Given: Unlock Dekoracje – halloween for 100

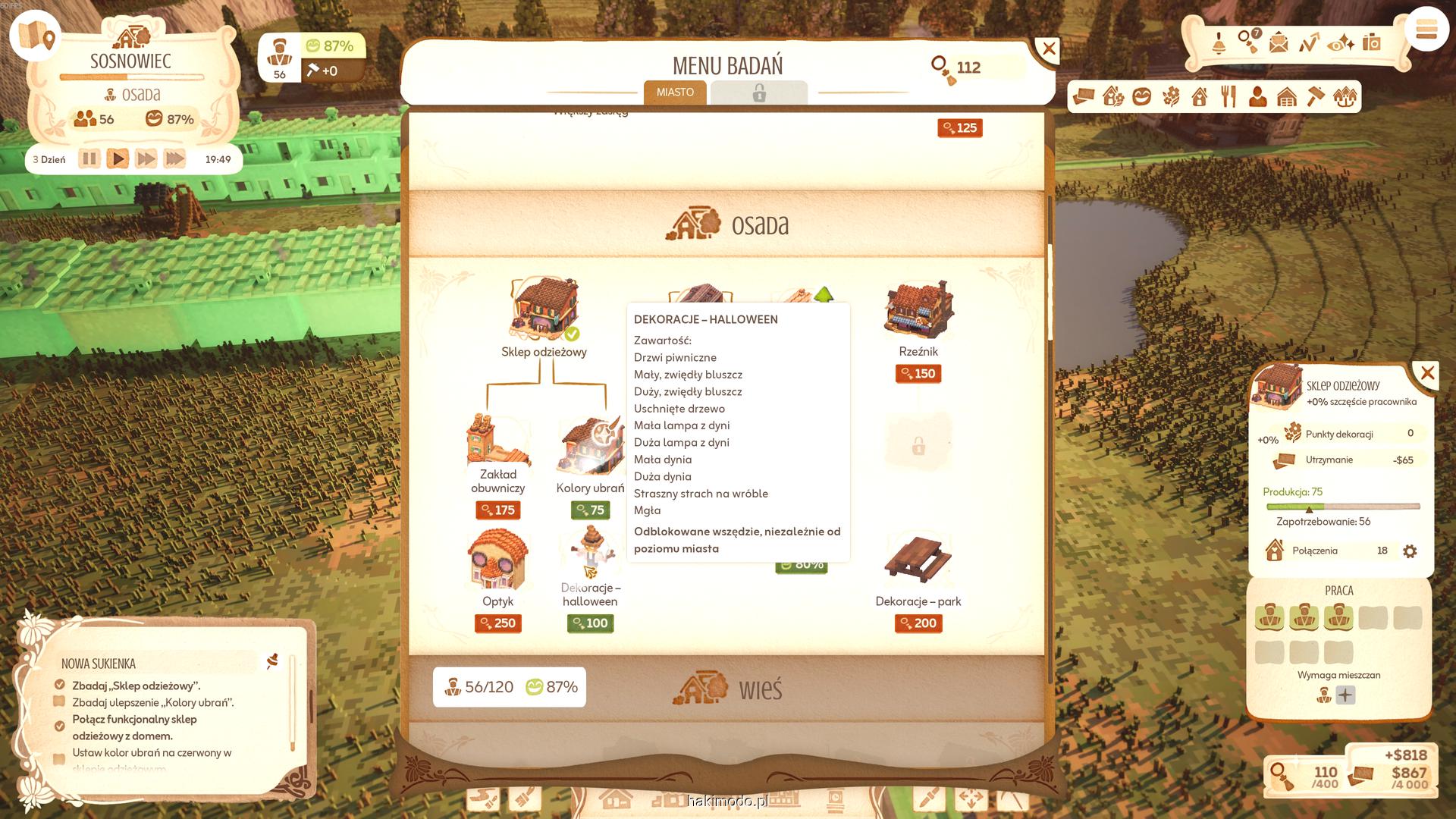Looking at the screenshot, I should point(590,623).
